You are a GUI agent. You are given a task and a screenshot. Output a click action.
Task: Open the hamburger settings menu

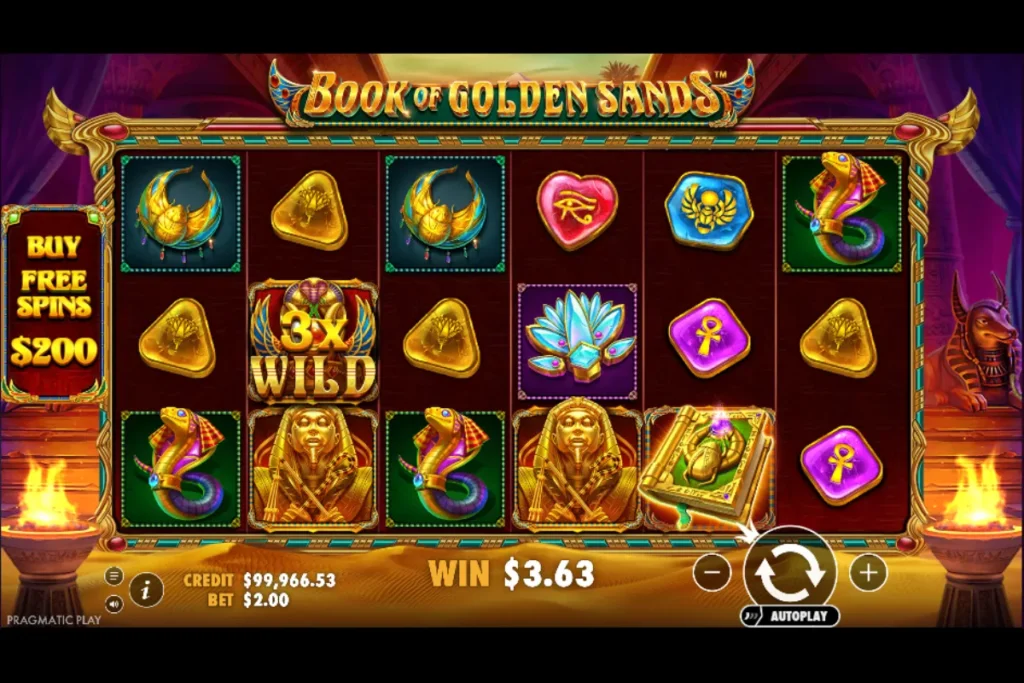coord(114,577)
